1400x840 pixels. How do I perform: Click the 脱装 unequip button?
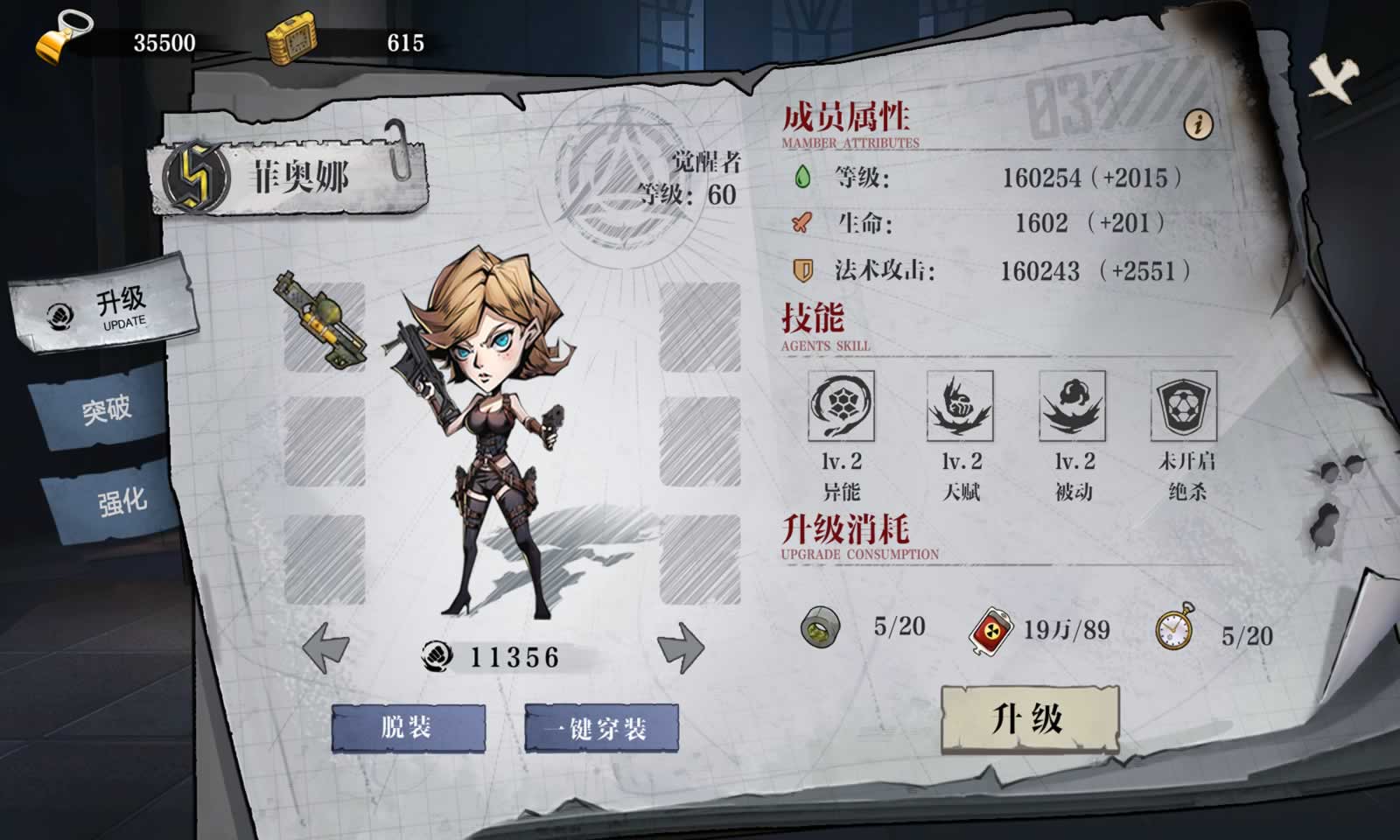click(408, 728)
